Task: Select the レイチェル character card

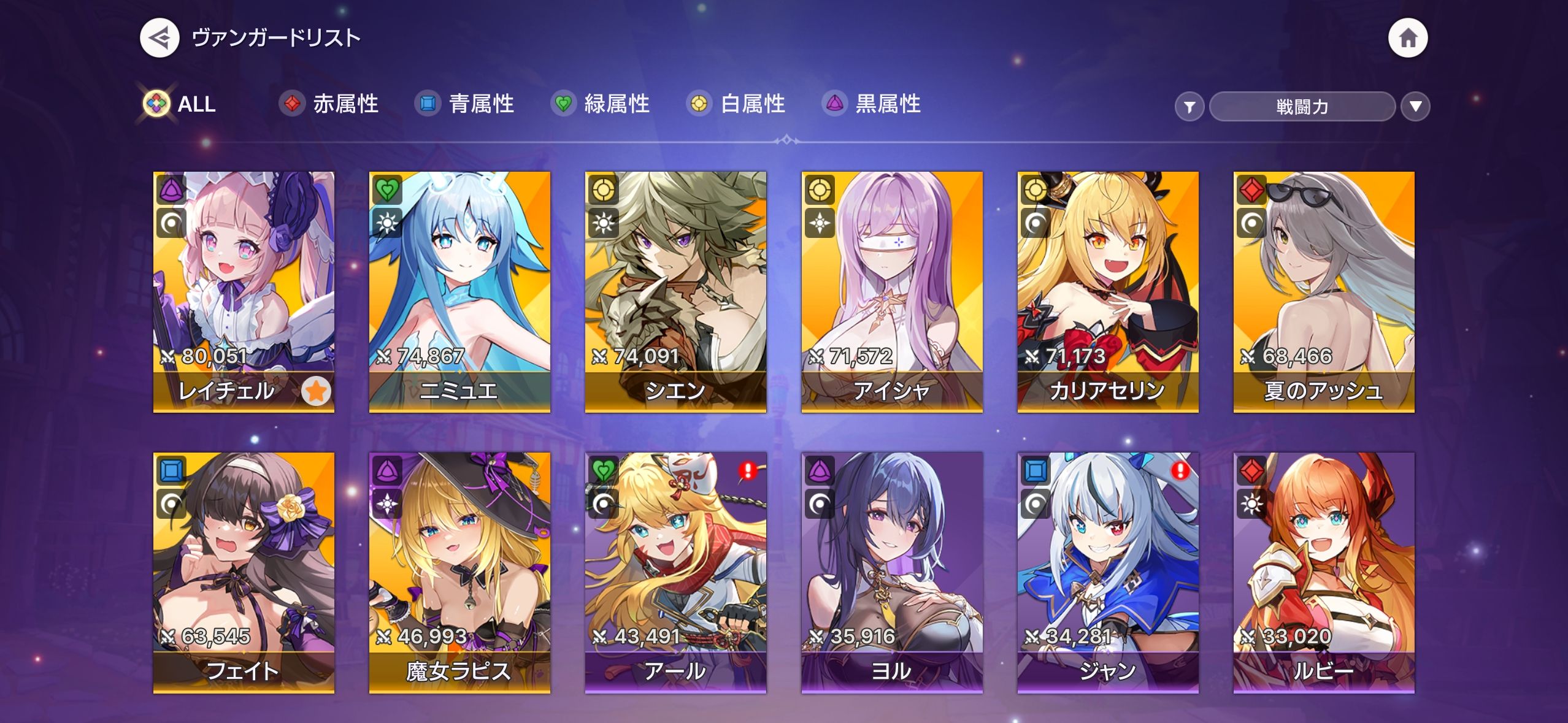Action: tap(244, 291)
